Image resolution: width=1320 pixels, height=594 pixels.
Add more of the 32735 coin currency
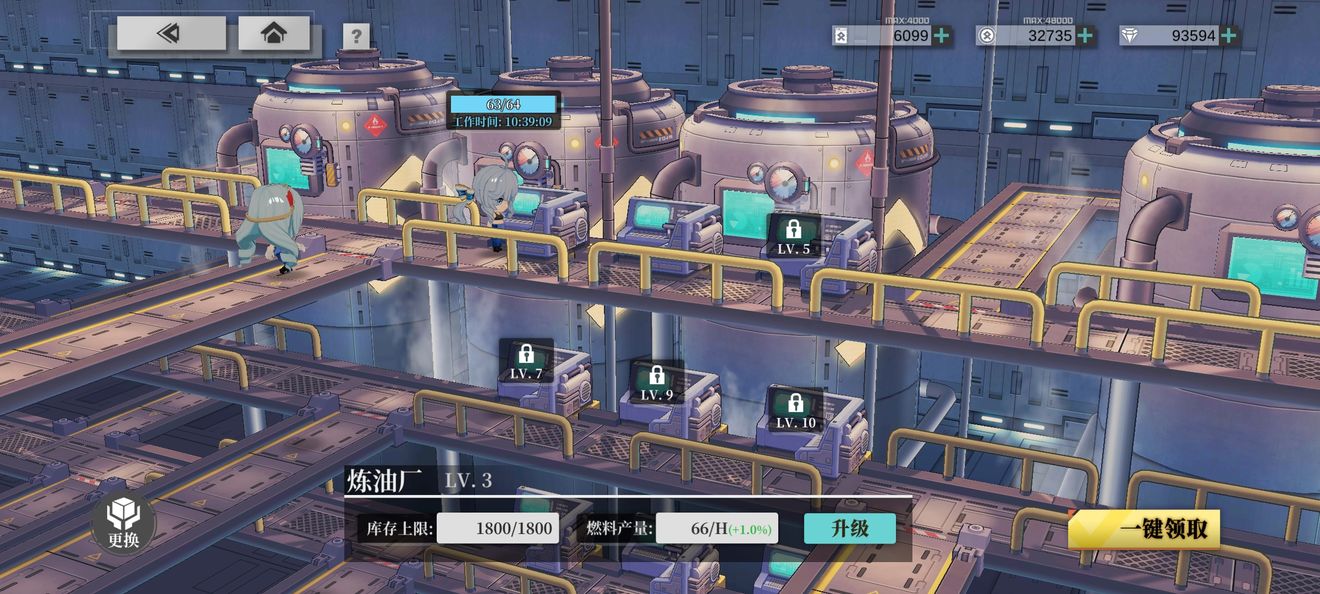tap(1085, 36)
